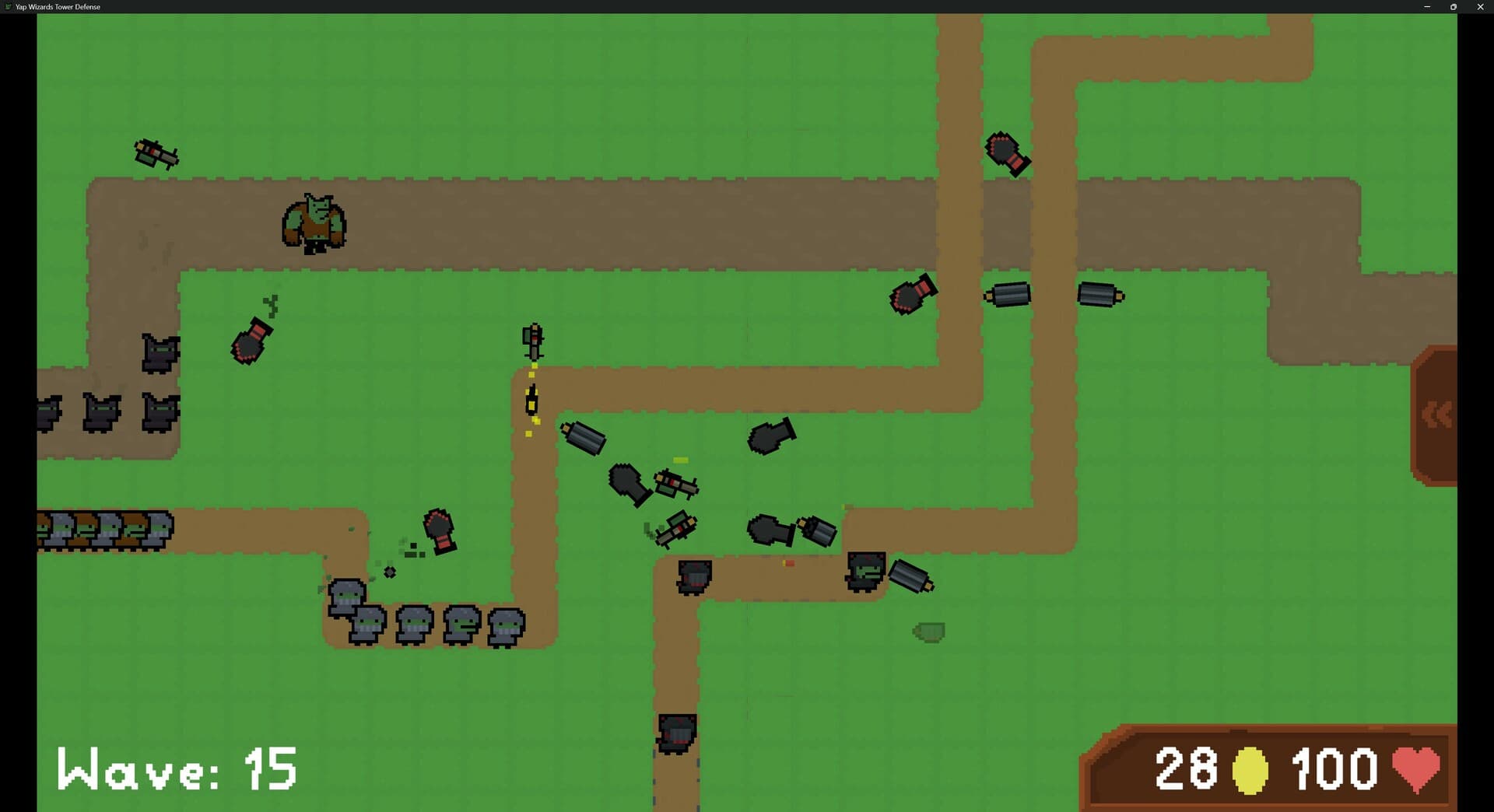Image resolution: width=1494 pixels, height=812 pixels.
Task: Click the crossbow tower in the top-left corner
Action: (156, 154)
